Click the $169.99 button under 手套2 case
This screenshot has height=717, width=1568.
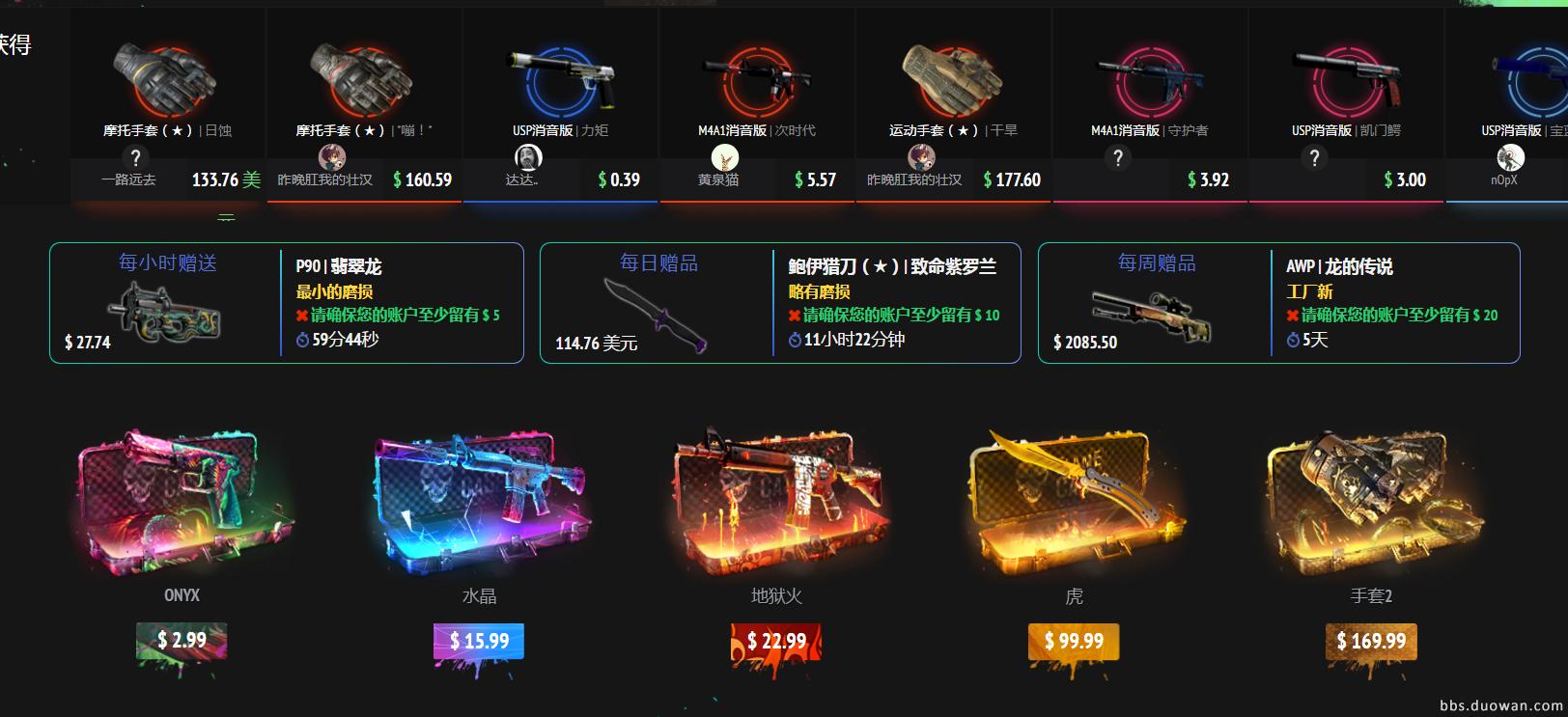pos(1371,639)
